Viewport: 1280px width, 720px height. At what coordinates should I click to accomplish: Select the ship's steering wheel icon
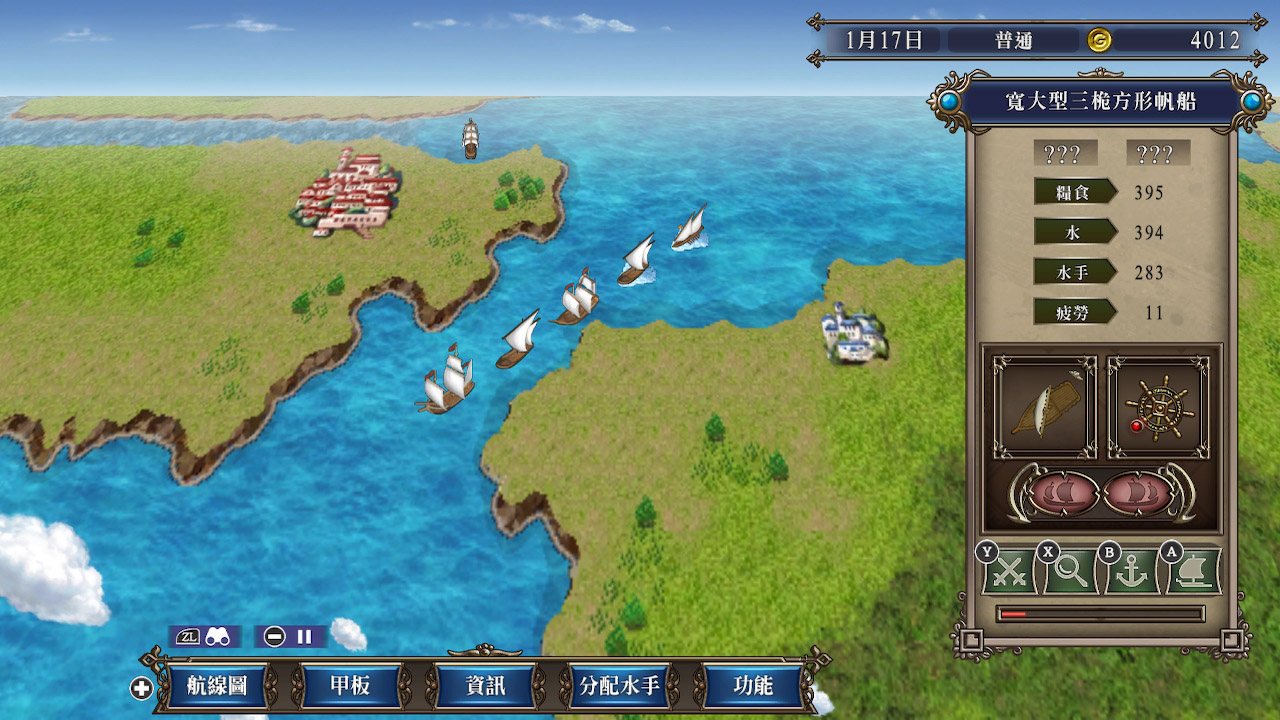point(1158,407)
